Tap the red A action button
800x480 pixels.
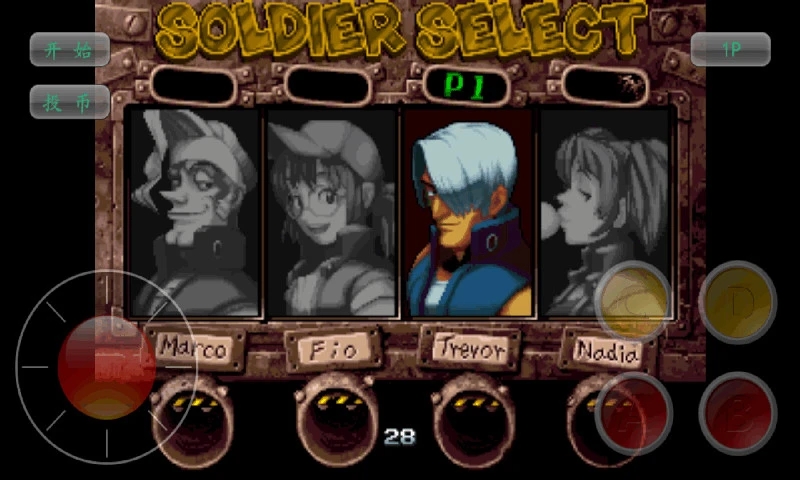(x=633, y=414)
